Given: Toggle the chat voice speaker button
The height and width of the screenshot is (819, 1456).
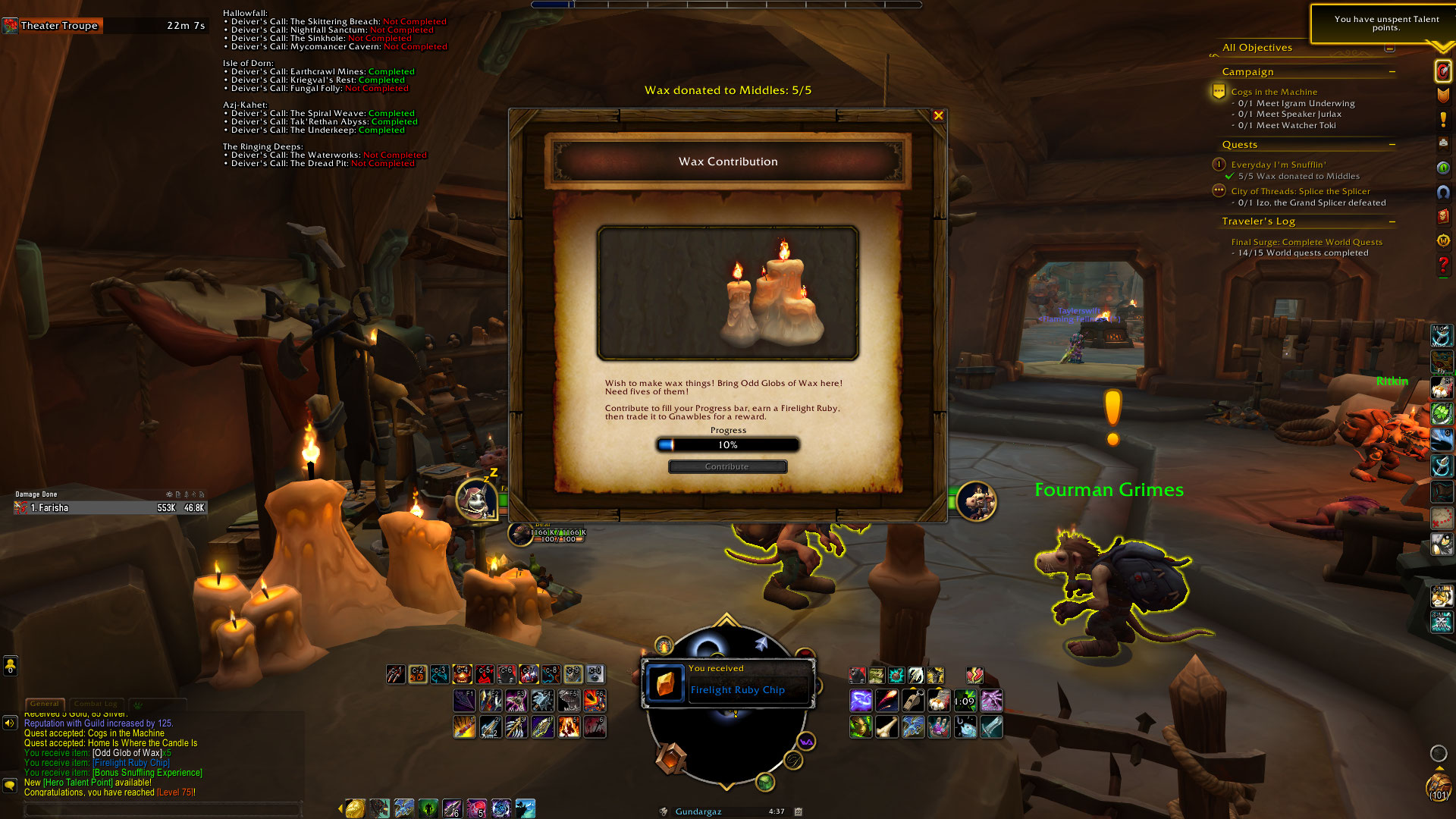Looking at the screenshot, I should click(10, 723).
